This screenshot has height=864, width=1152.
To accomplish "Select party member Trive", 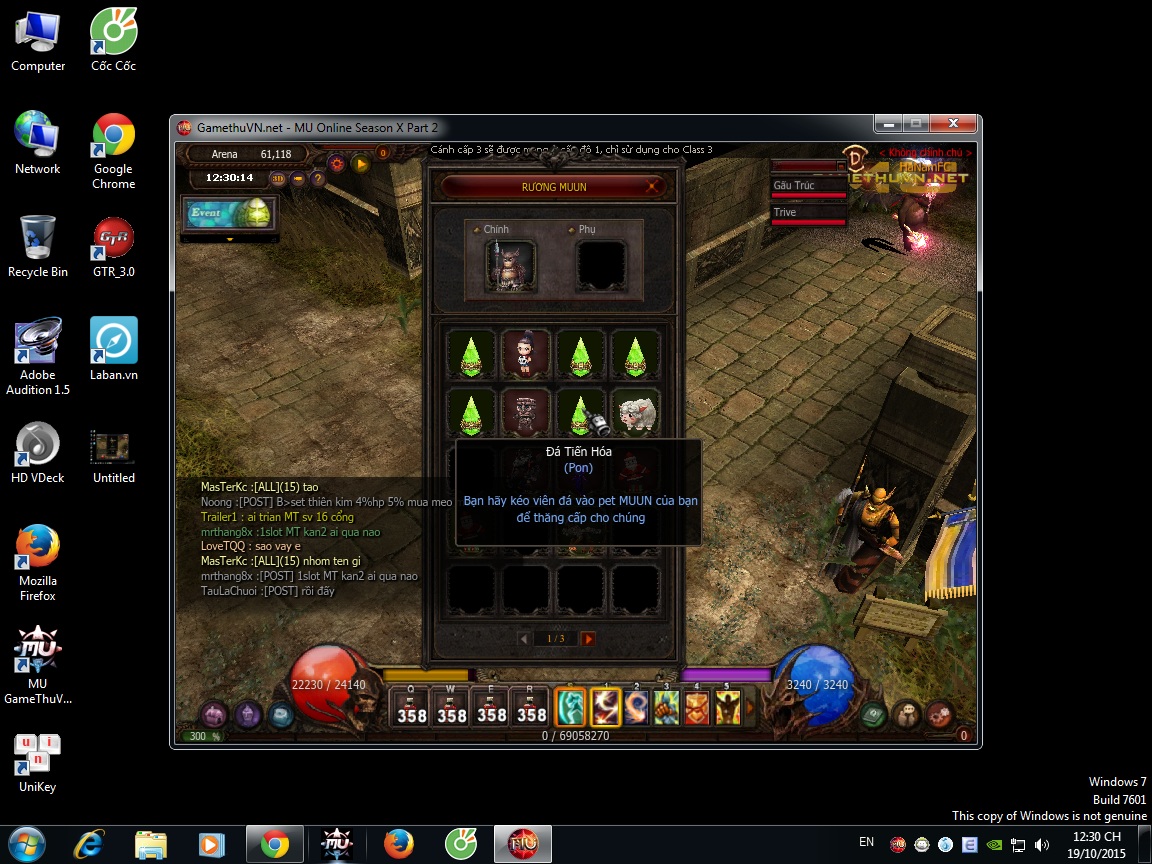I will point(808,213).
